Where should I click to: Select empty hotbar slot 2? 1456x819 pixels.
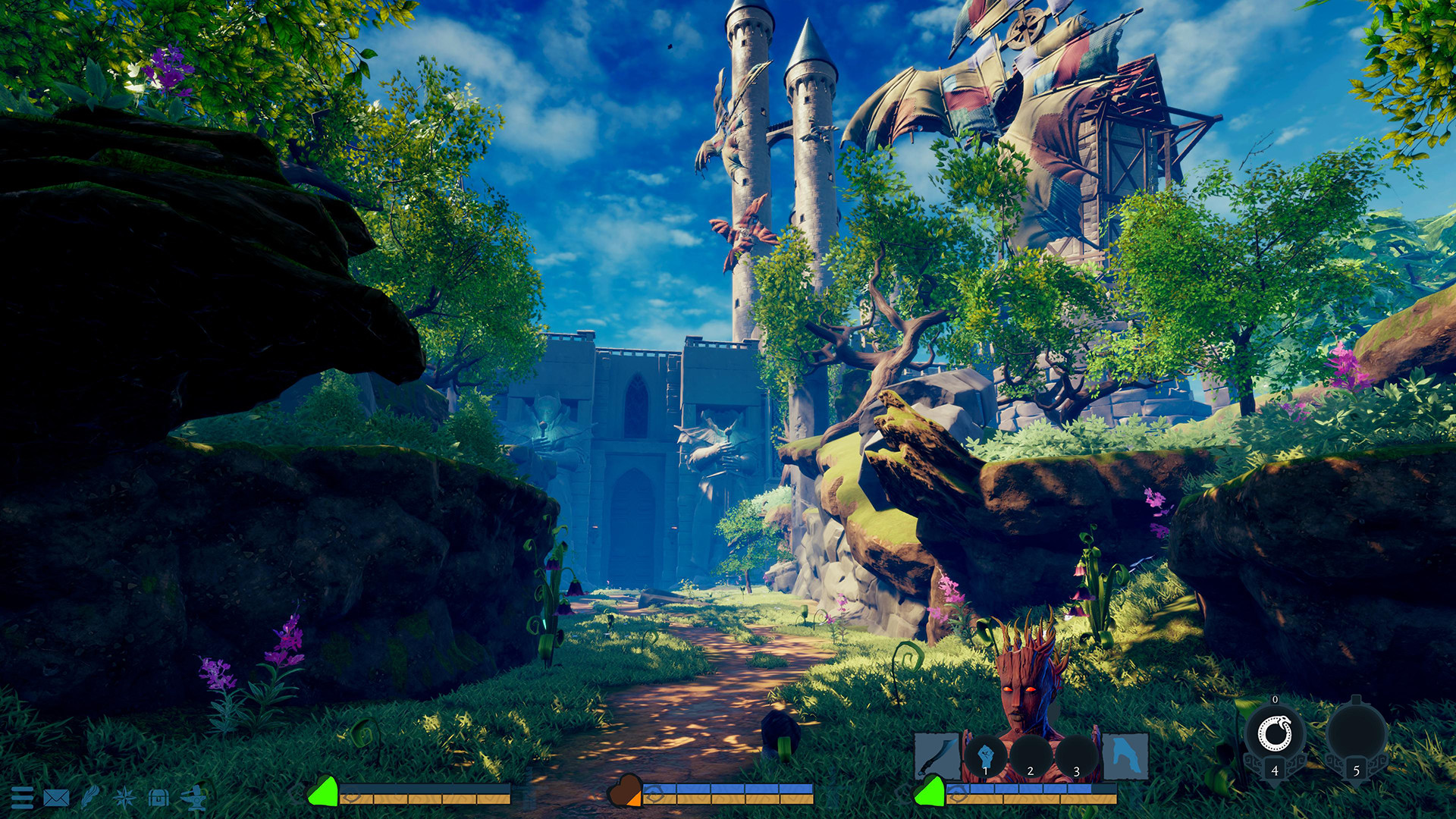(x=1031, y=755)
